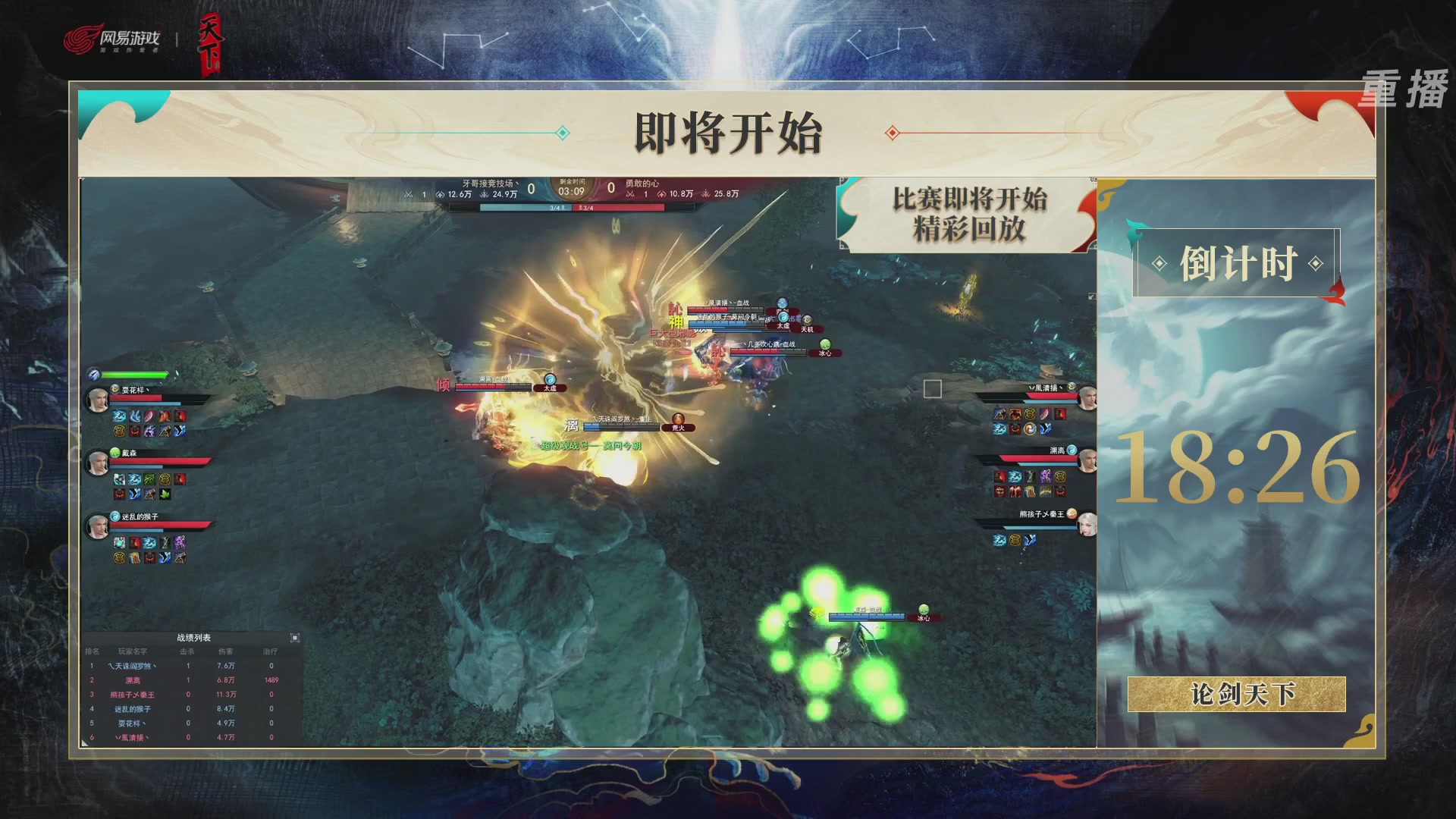Click the golden shield skill icon under 耍花样、
The height and width of the screenshot is (819, 1456).
click(118, 431)
